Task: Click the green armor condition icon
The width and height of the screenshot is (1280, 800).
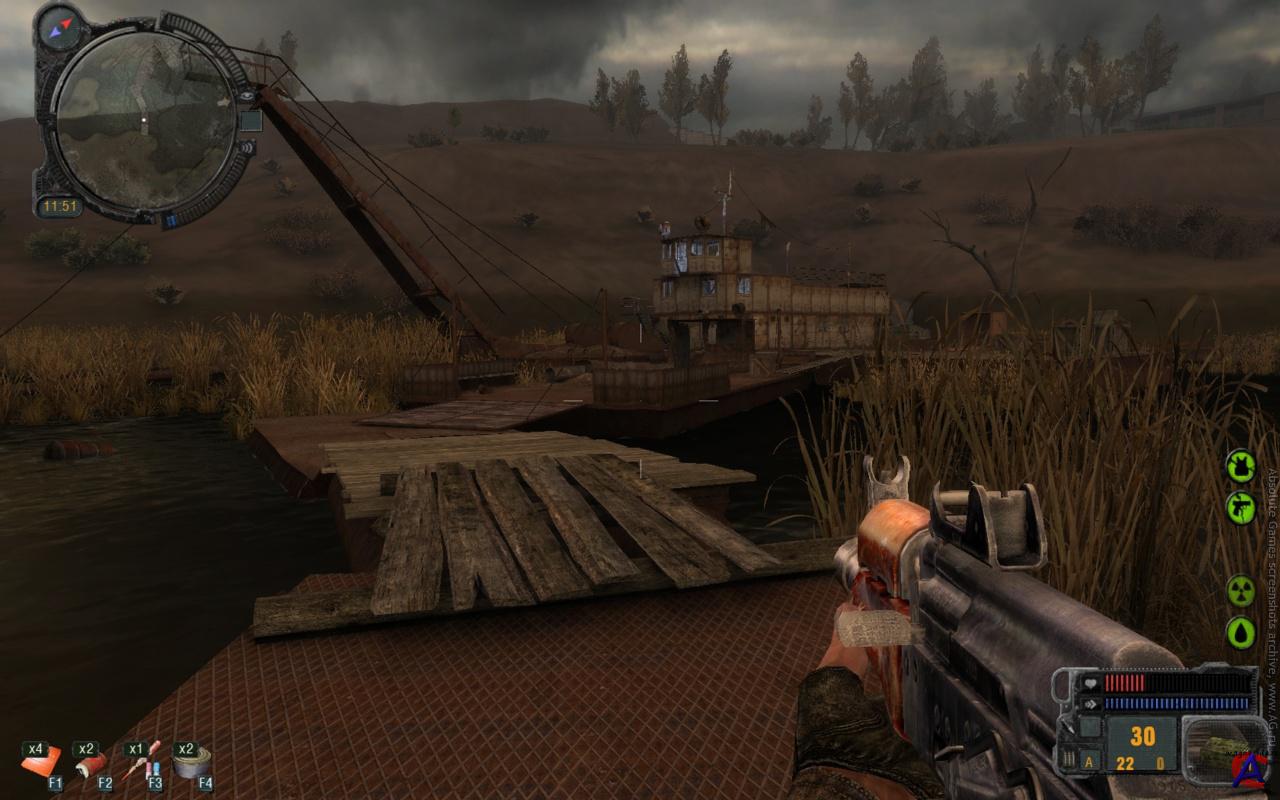Action: click(x=1240, y=465)
